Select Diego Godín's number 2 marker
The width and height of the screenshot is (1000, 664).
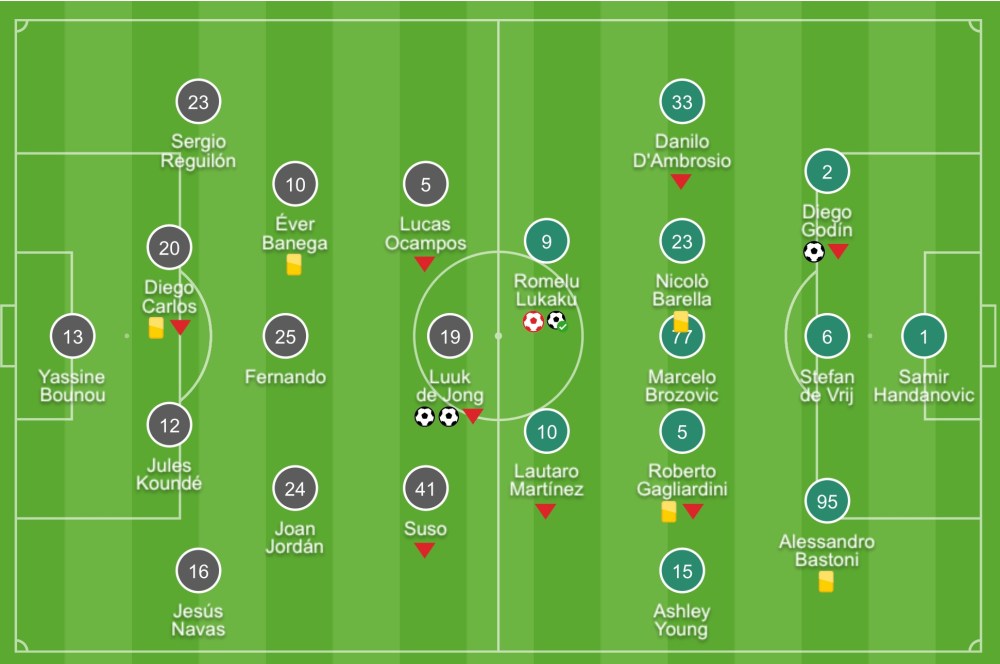click(827, 172)
